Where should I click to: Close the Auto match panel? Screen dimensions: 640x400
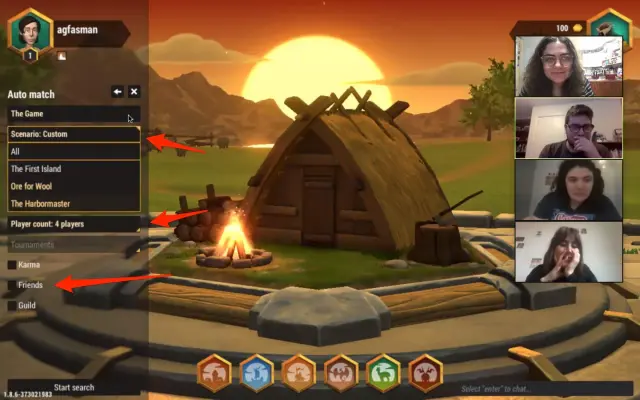point(134,92)
